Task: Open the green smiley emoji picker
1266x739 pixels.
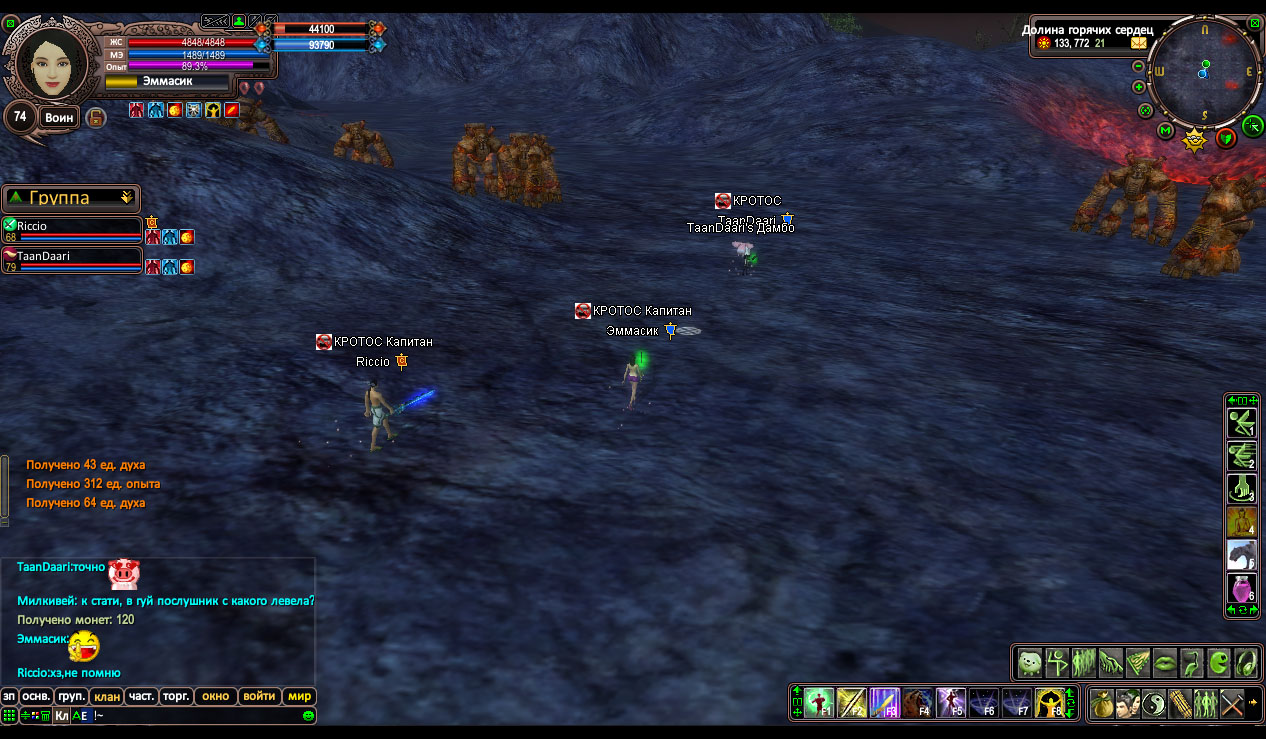Action: point(308,715)
